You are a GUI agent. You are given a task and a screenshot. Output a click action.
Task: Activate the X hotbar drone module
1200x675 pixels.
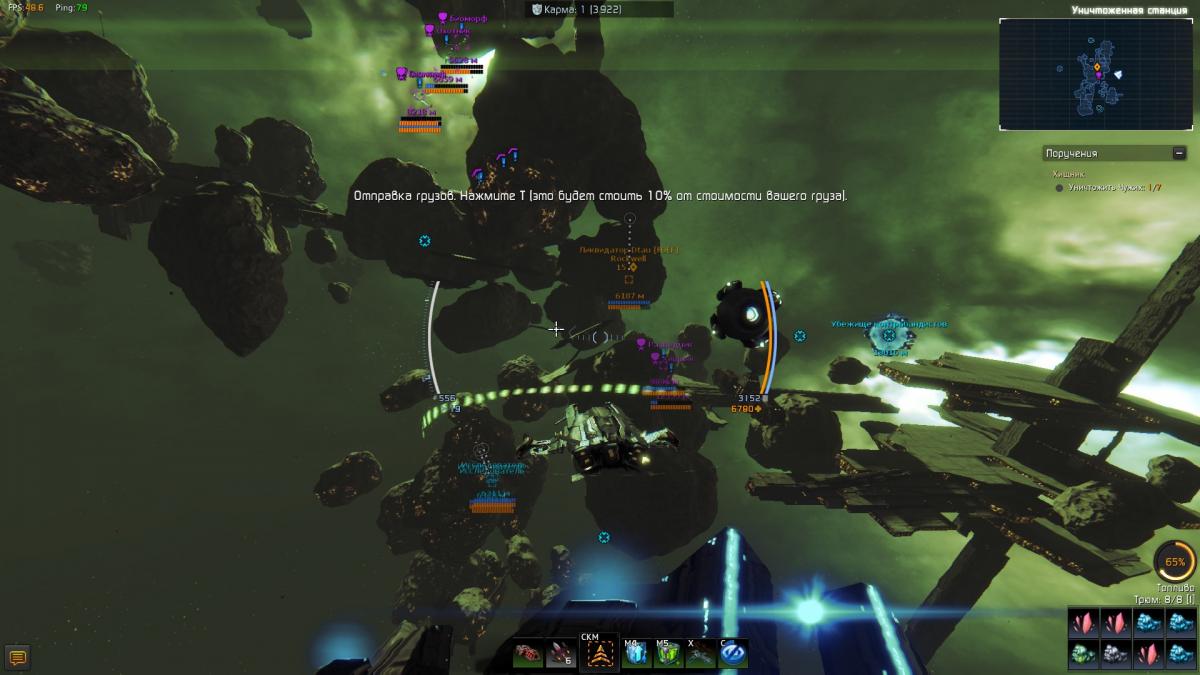700,655
